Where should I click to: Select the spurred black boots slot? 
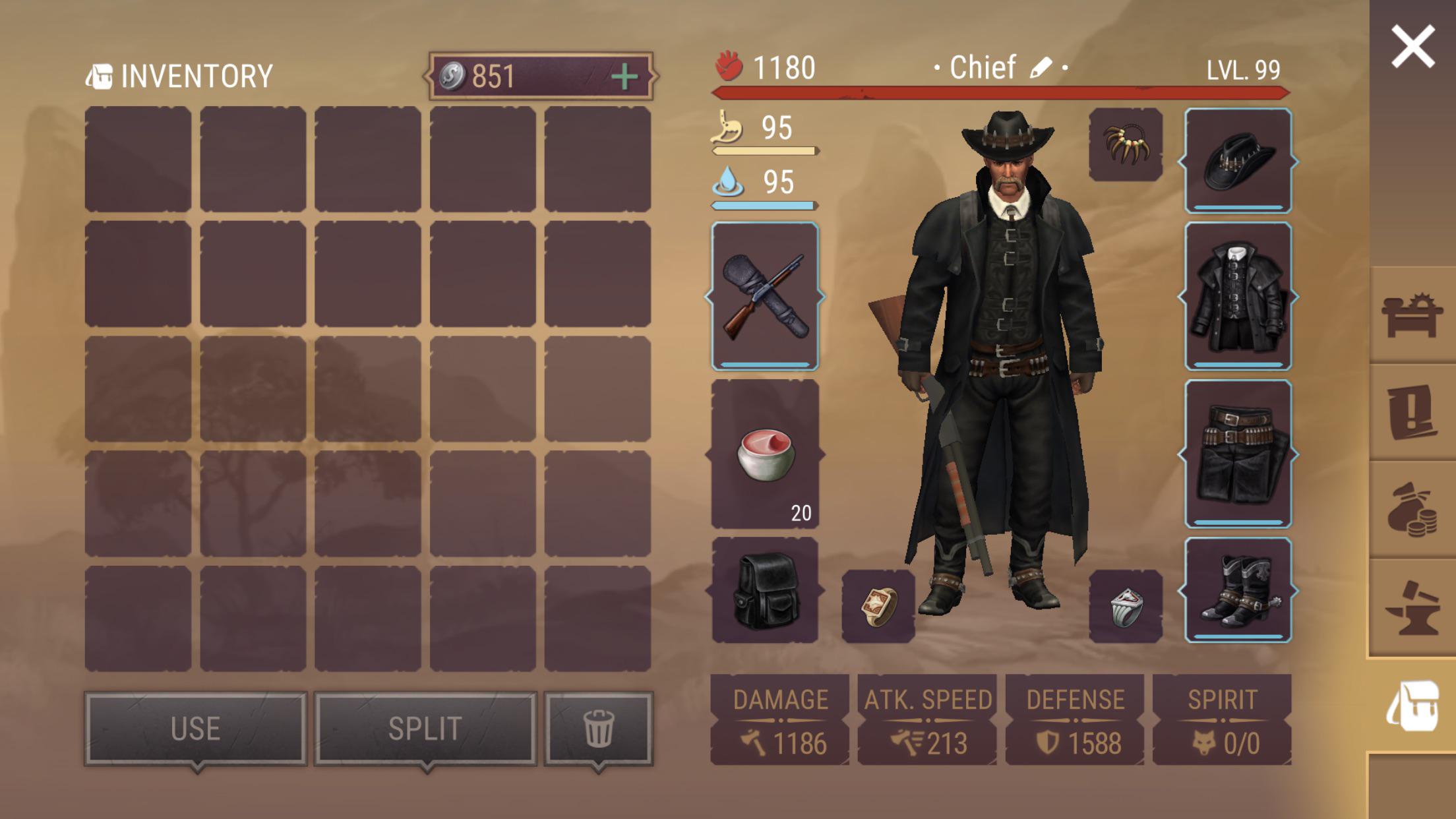[1238, 590]
